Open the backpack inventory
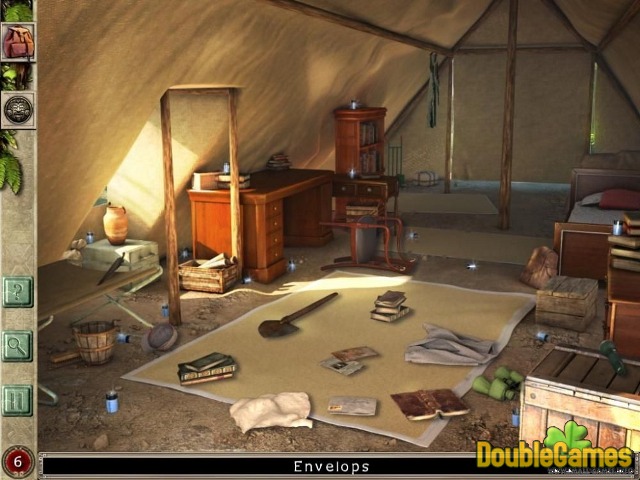Screen dimensions: 640x480 (18, 42)
